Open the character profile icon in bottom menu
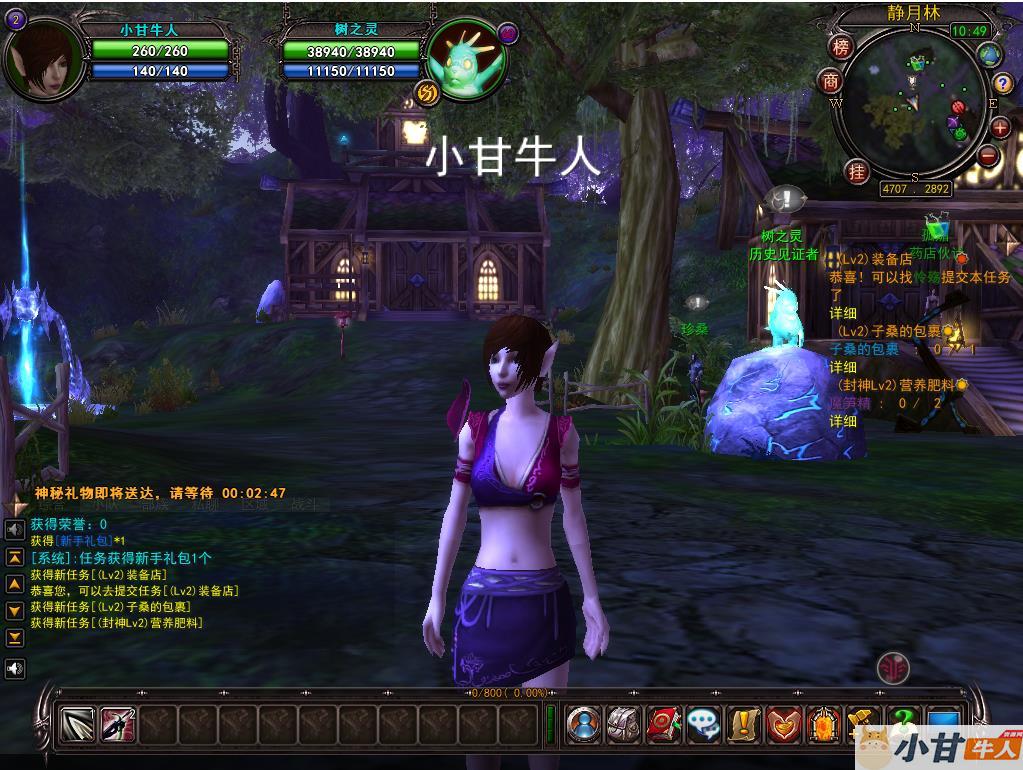The height and width of the screenshot is (770, 1023). [x=584, y=724]
